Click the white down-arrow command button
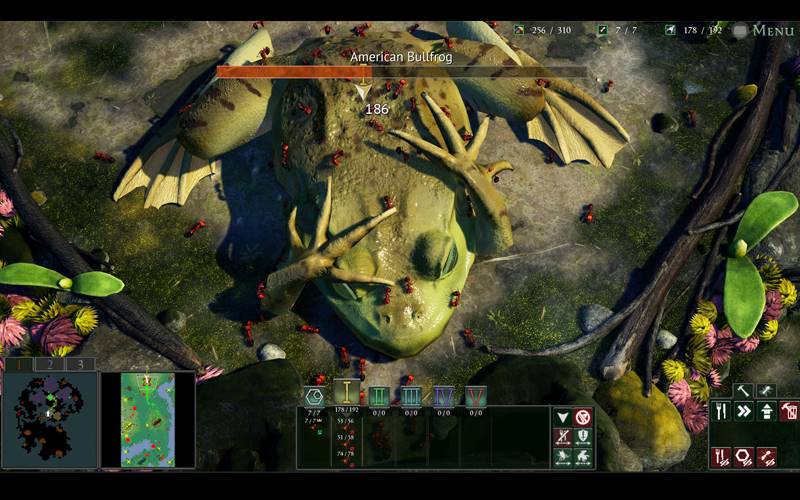800x500 pixels. pos(562,417)
